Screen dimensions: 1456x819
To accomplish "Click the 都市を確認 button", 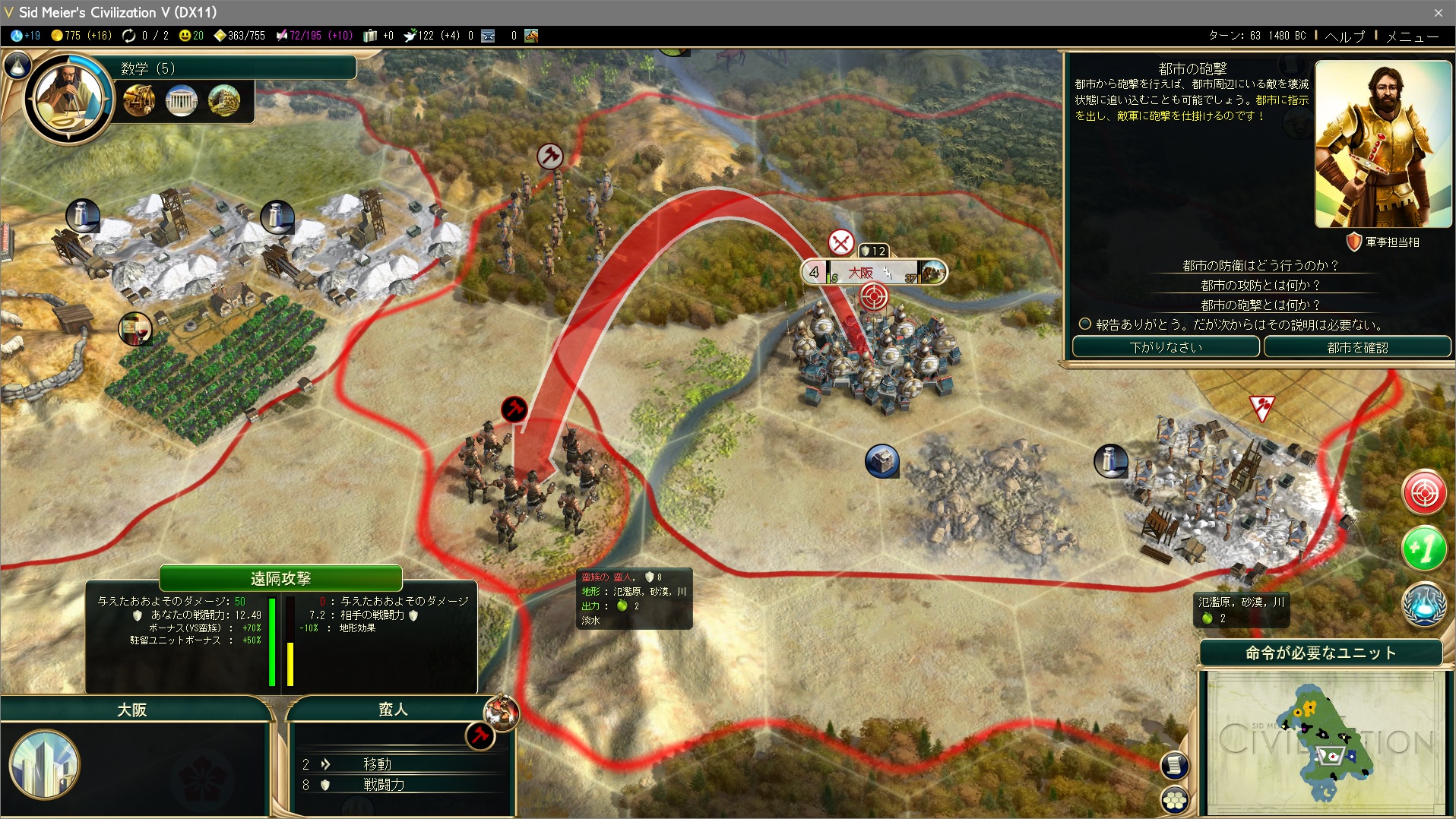I will pyautogui.click(x=1356, y=347).
